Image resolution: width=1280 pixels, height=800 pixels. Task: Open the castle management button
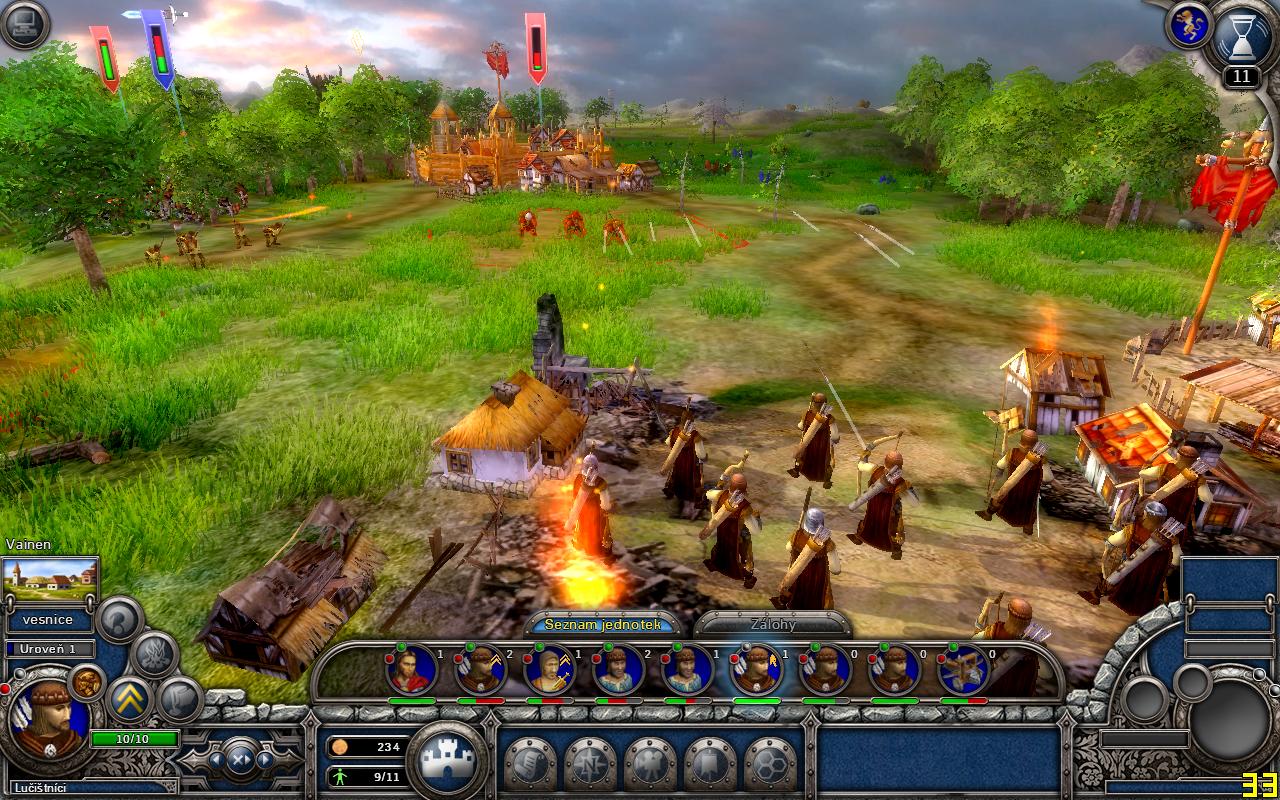pyautogui.click(x=447, y=760)
